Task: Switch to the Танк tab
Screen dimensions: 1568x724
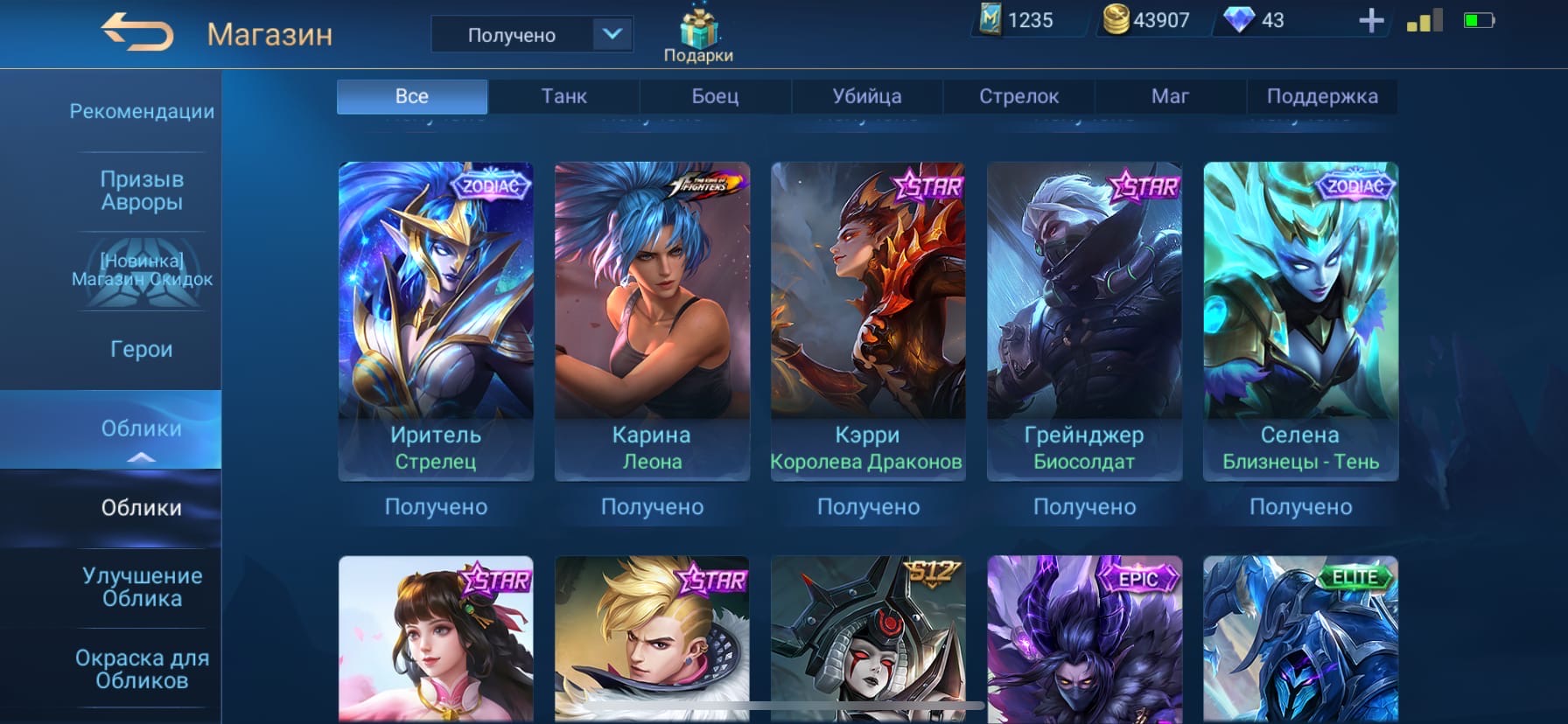Action: [x=563, y=96]
